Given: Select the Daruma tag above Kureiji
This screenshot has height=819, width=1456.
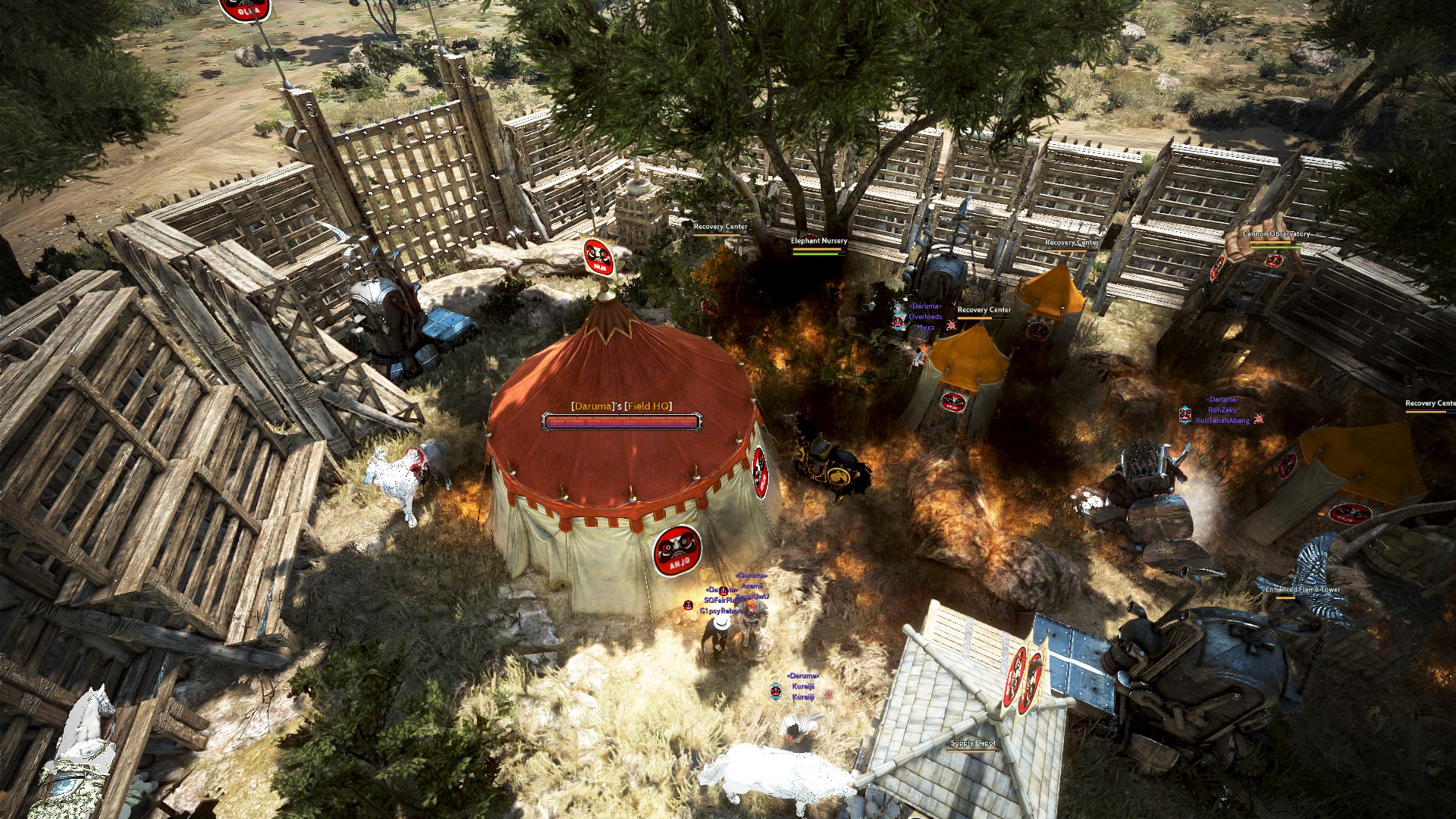Looking at the screenshot, I should click(x=803, y=676).
